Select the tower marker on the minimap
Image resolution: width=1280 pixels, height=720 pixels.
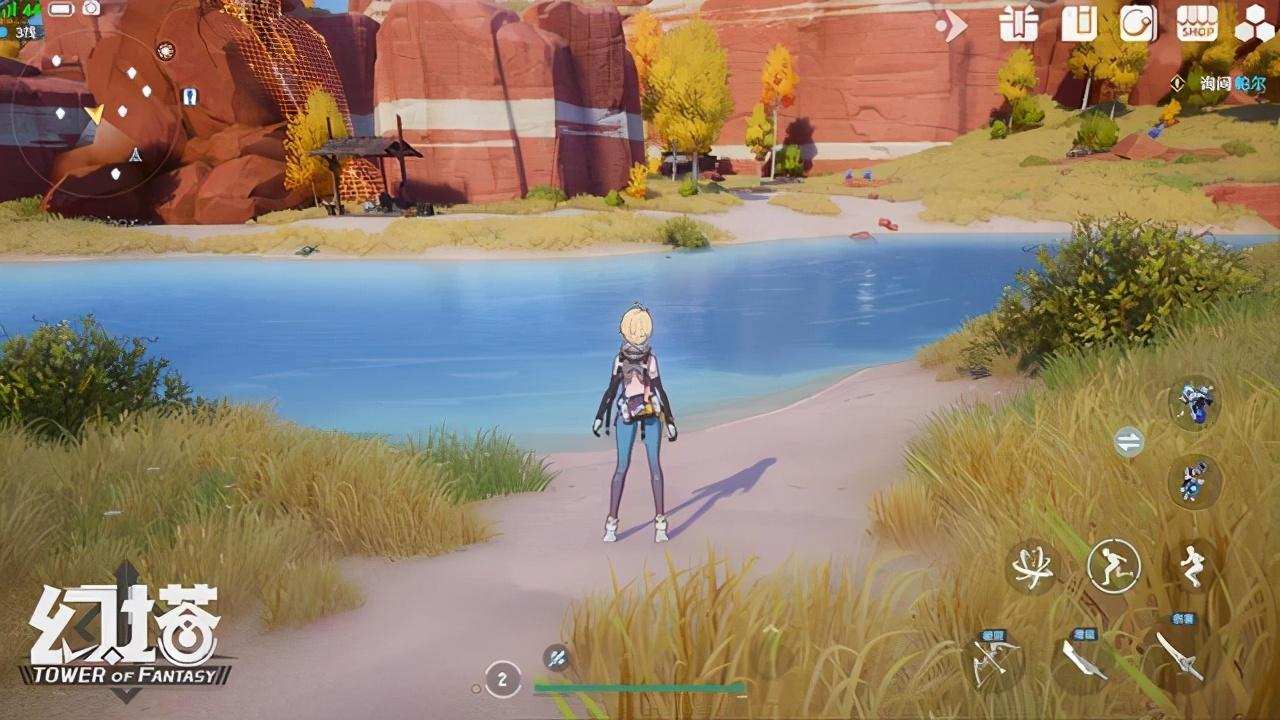tap(134, 155)
